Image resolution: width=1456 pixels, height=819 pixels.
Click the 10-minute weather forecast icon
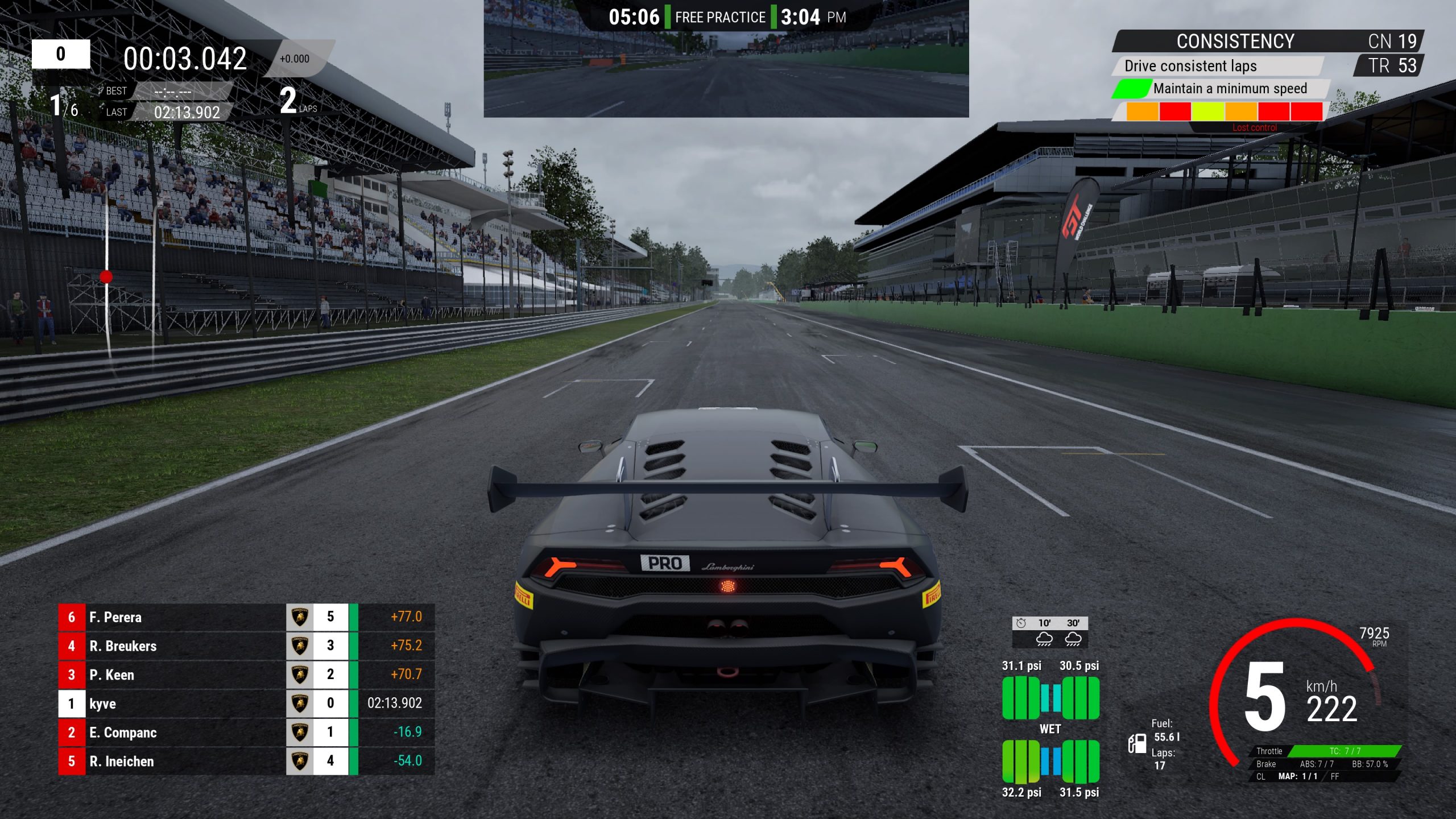1044,639
